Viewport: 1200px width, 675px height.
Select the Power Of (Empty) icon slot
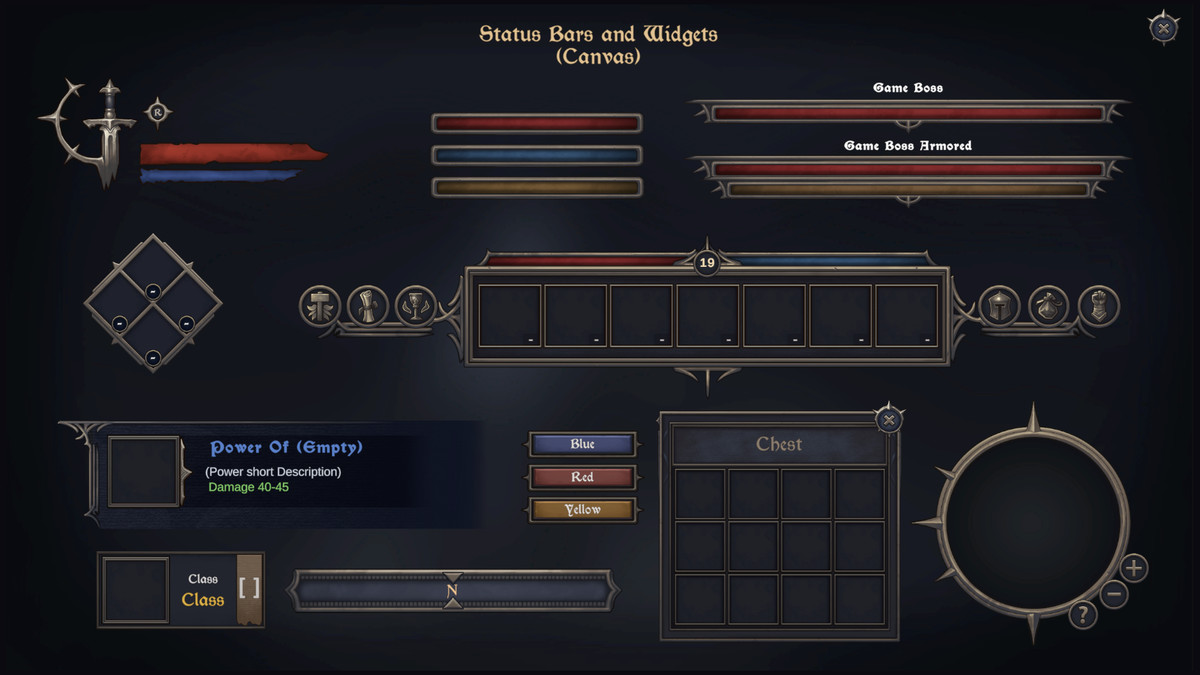point(143,470)
